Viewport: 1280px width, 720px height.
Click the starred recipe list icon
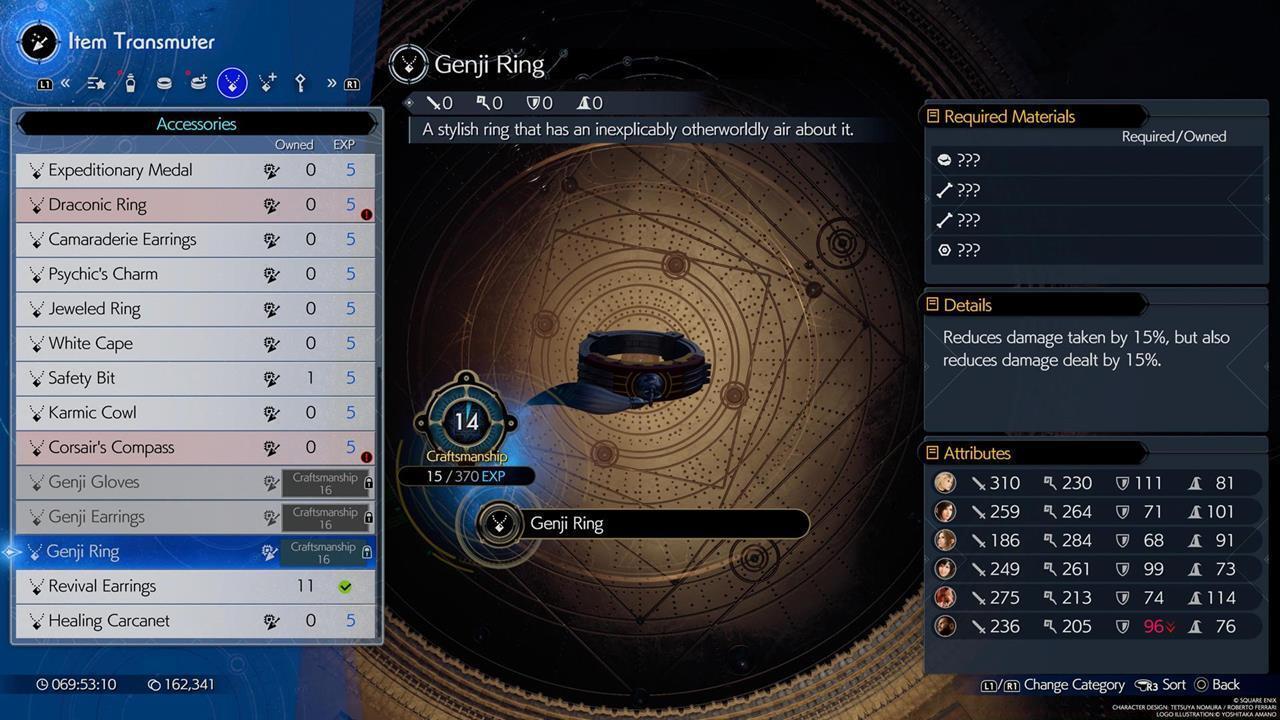[96, 83]
